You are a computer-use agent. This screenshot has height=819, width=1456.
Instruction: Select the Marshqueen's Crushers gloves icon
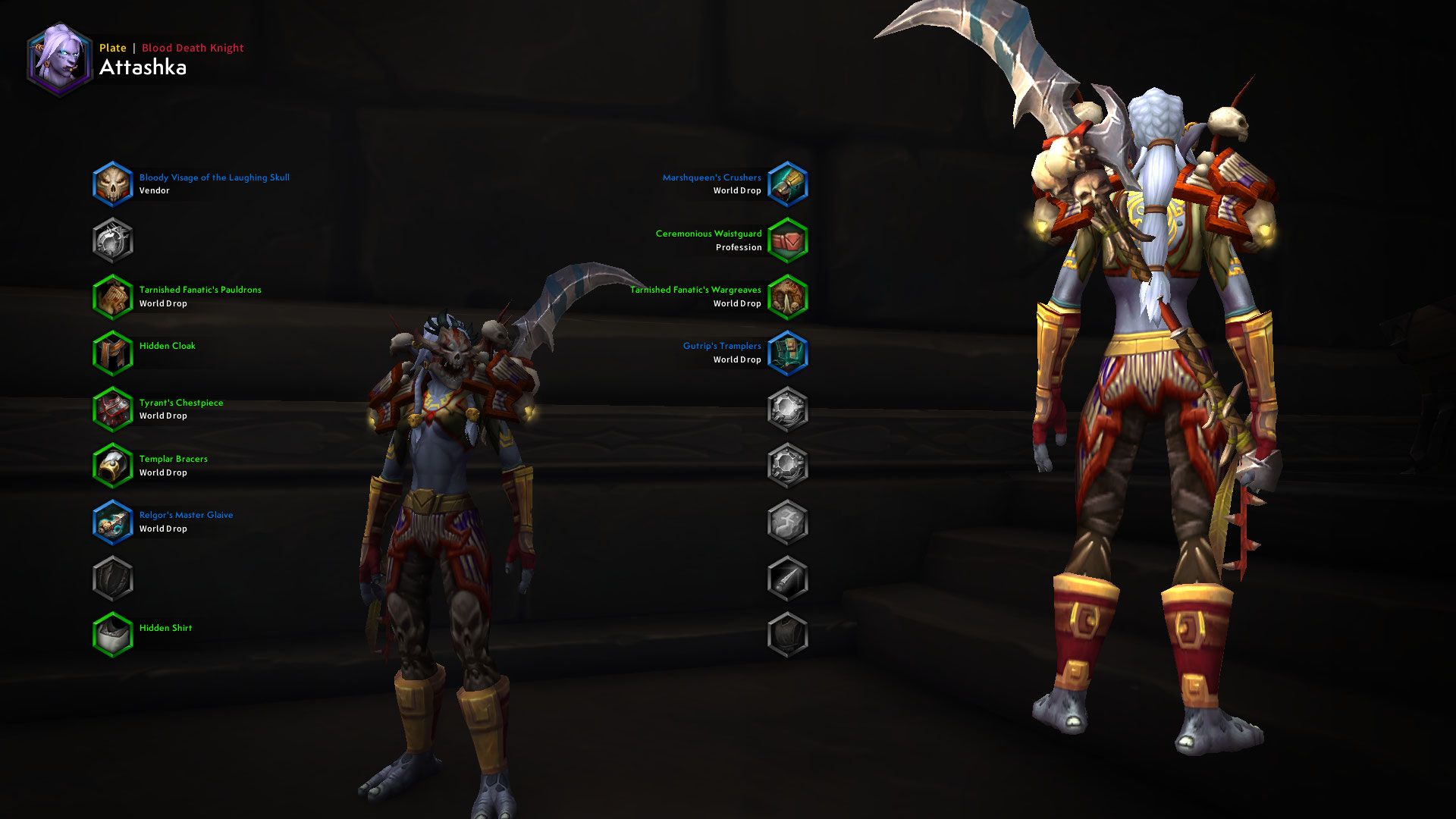[x=789, y=184]
